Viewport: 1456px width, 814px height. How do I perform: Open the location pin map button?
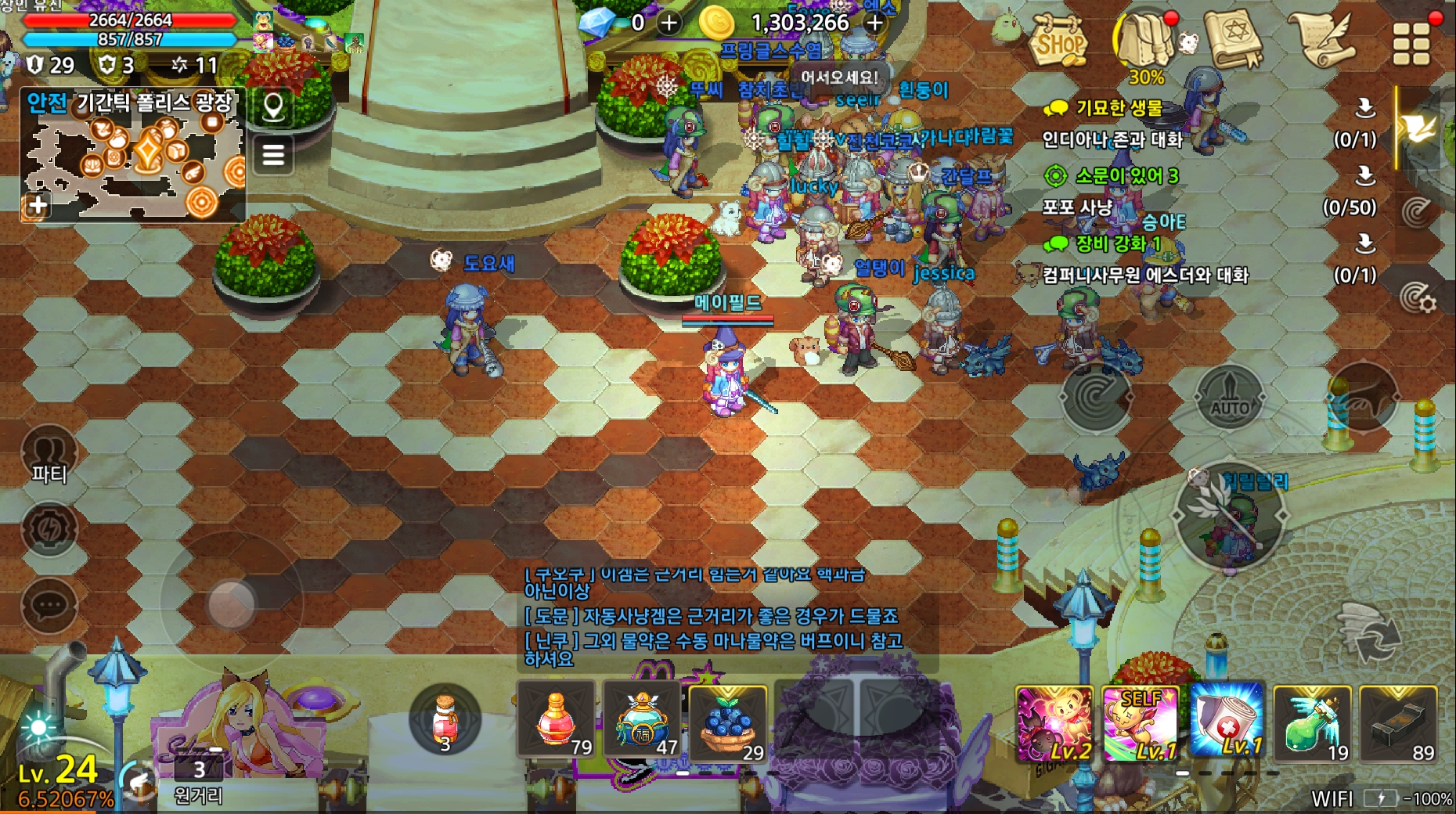point(273,106)
